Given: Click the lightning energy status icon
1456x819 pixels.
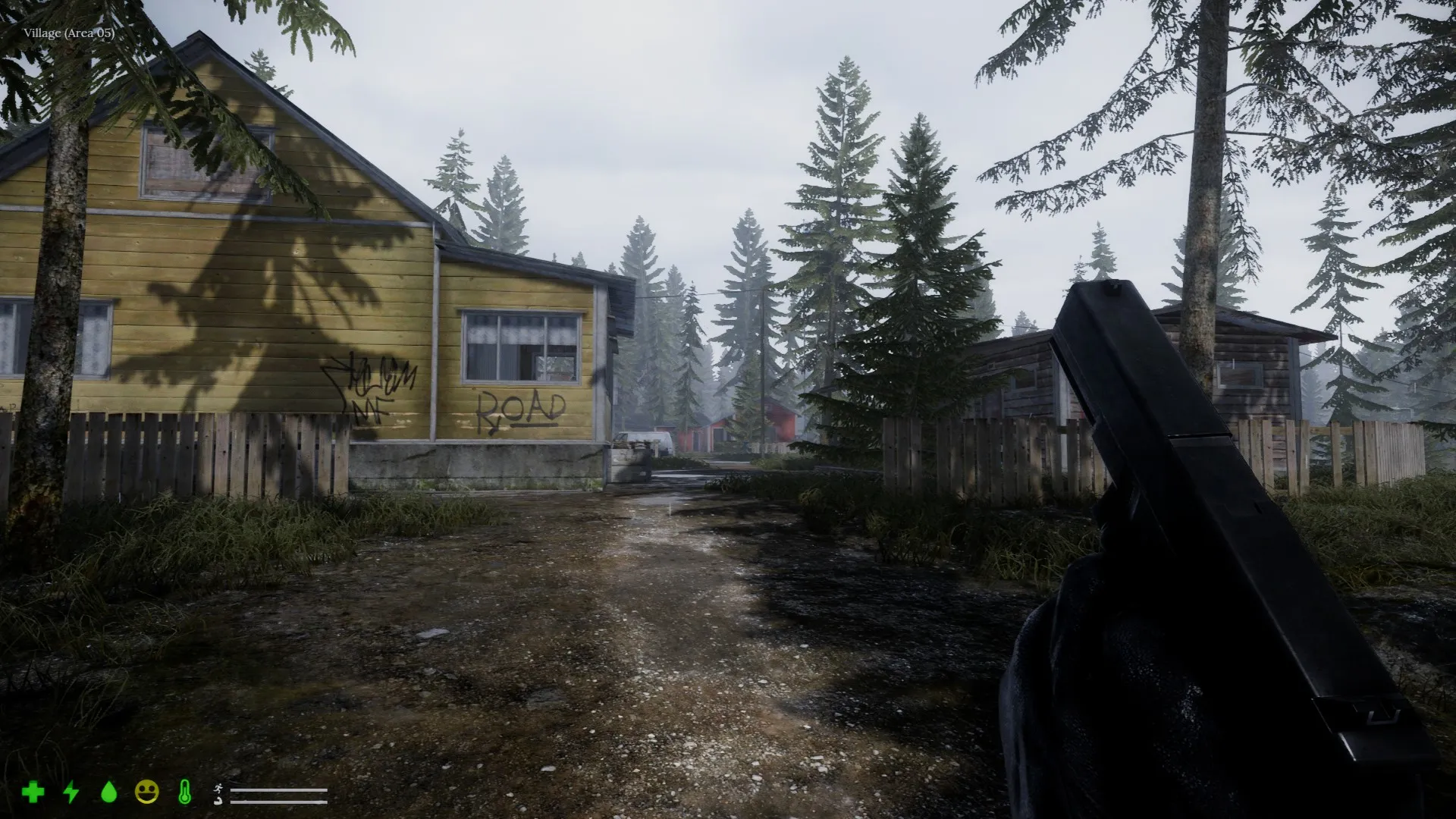Looking at the screenshot, I should [x=71, y=791].
